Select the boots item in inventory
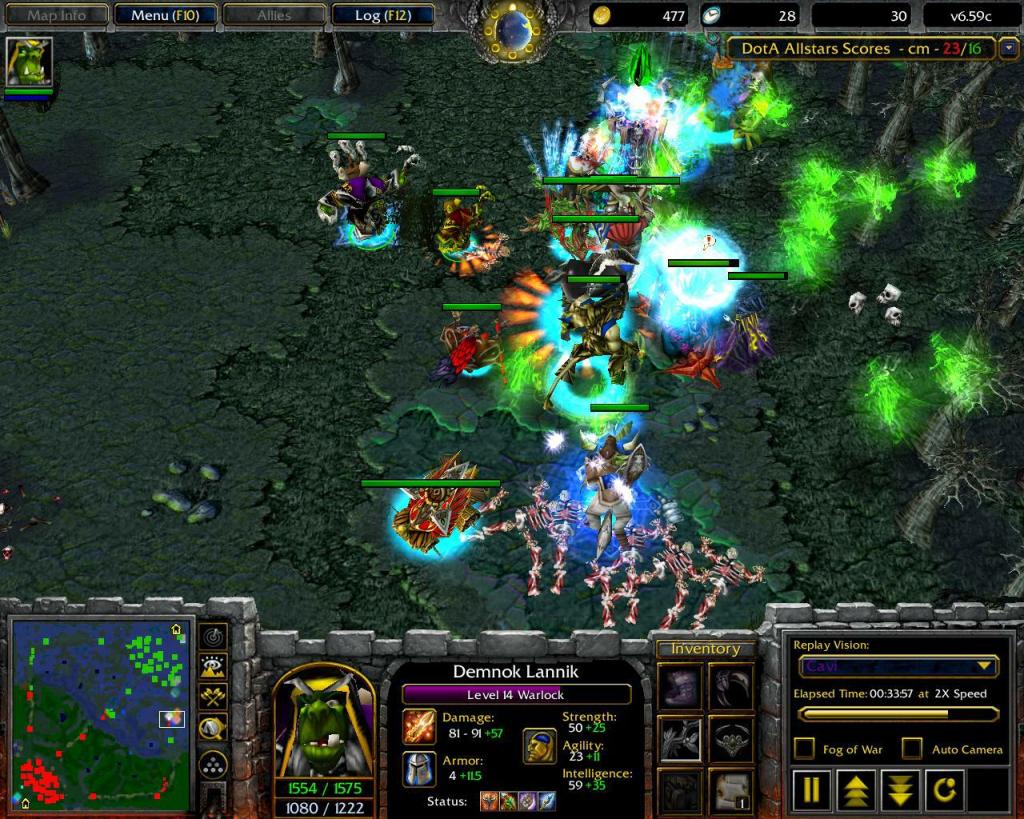This screenshot has height=819, width=1024. (x=680, y=688)
